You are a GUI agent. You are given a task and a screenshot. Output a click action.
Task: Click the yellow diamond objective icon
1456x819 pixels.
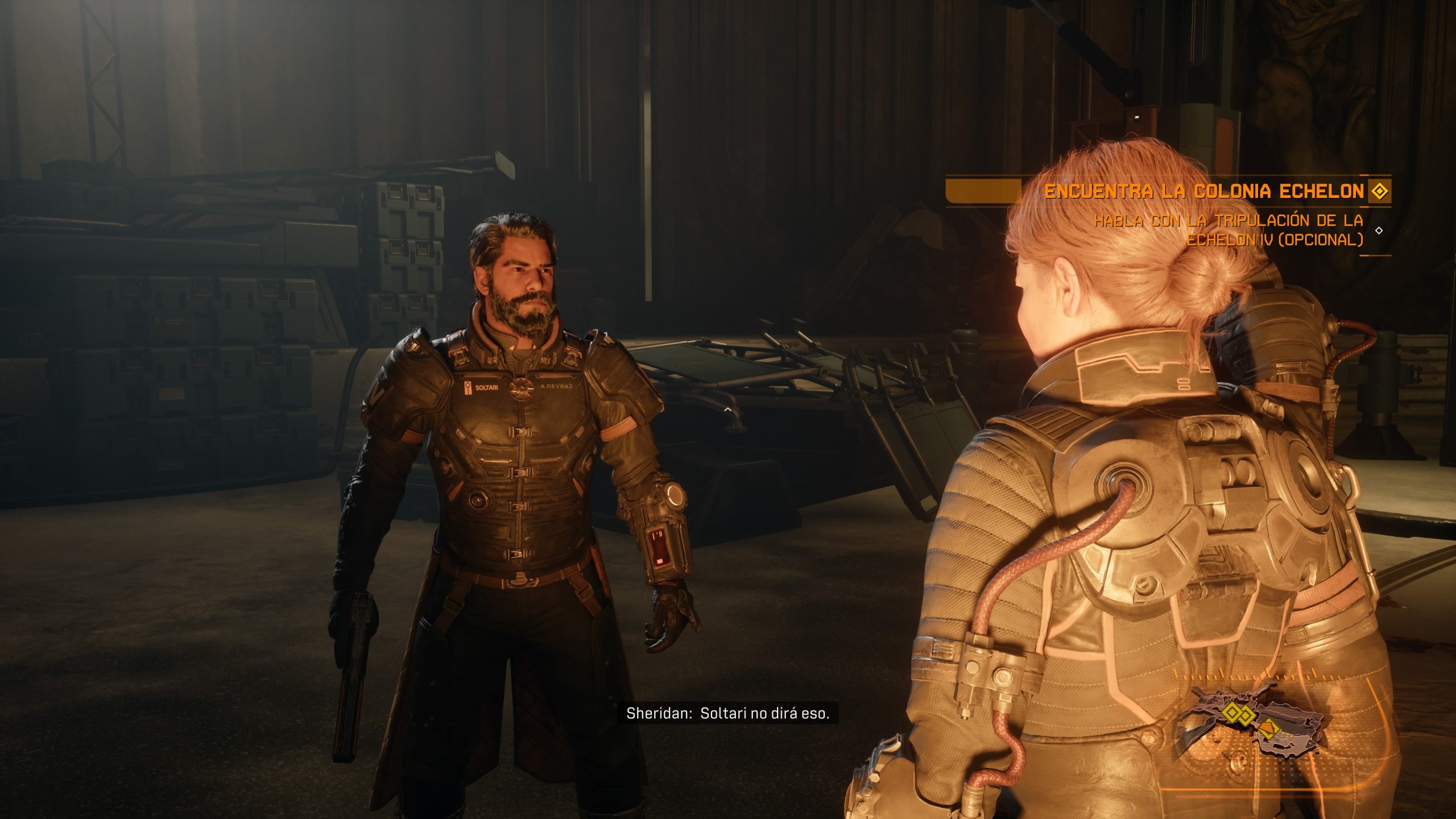[x=1379, y=191]
